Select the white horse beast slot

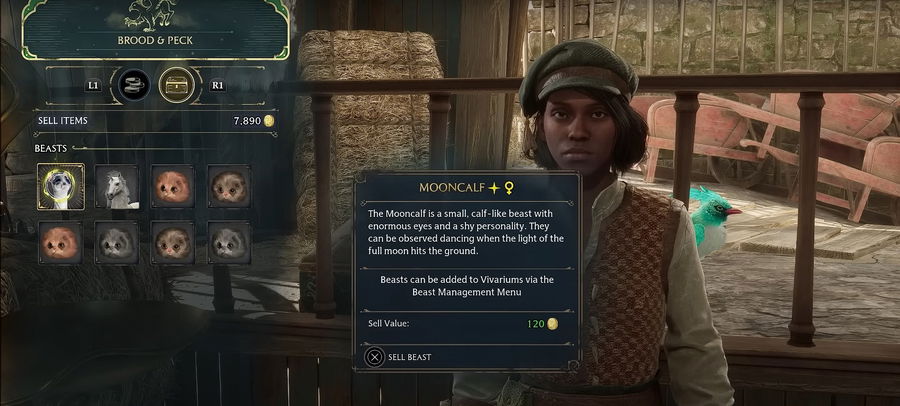[117, 187]
